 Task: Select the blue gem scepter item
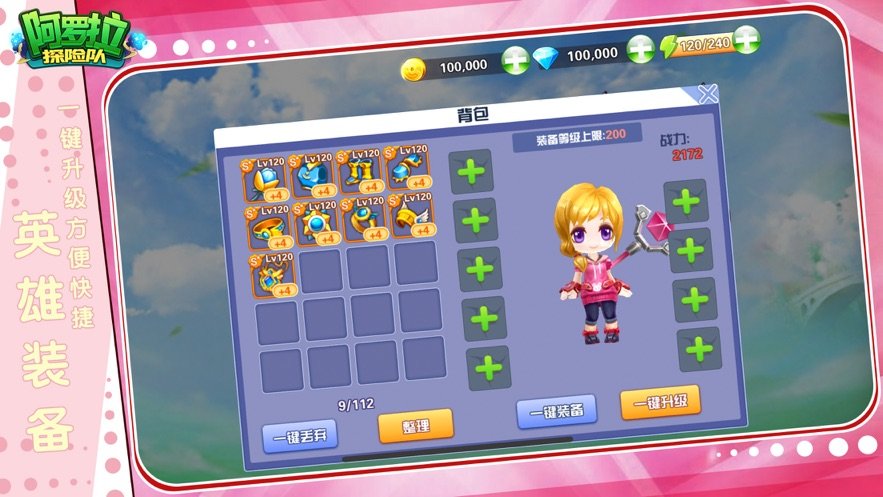coord(265,179)
